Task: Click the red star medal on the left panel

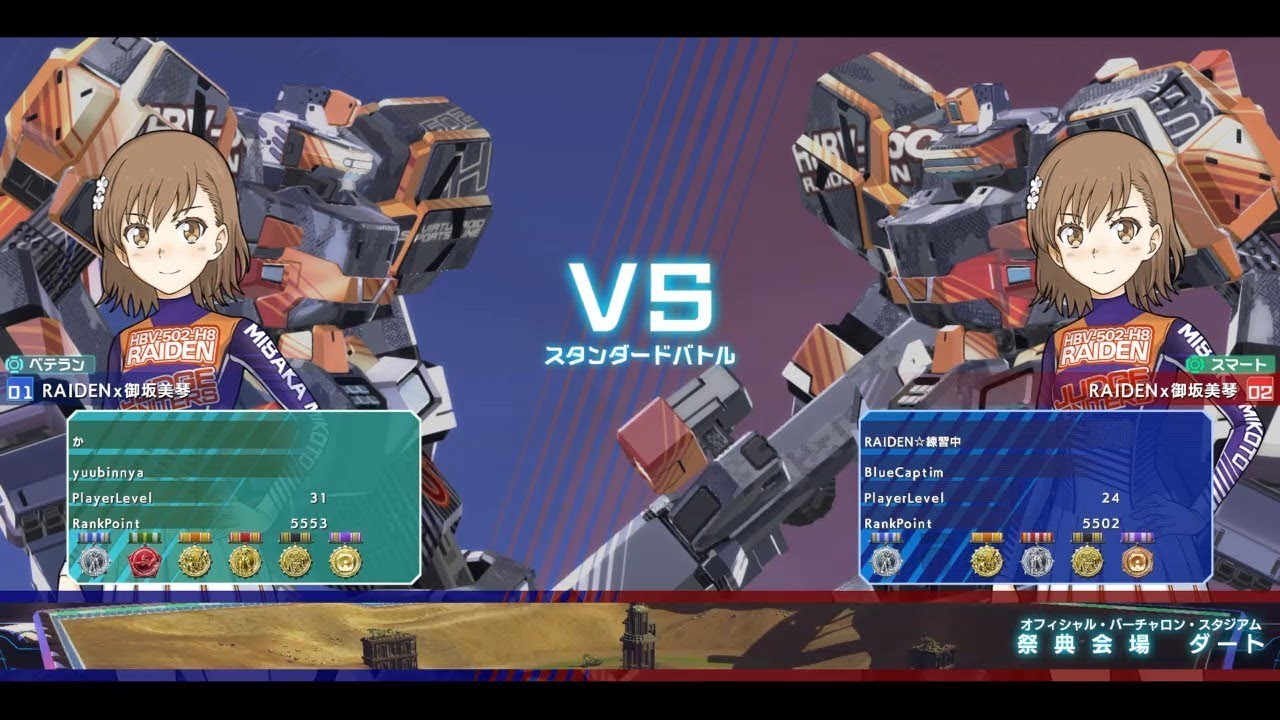Action: click(x=145, y=558)
